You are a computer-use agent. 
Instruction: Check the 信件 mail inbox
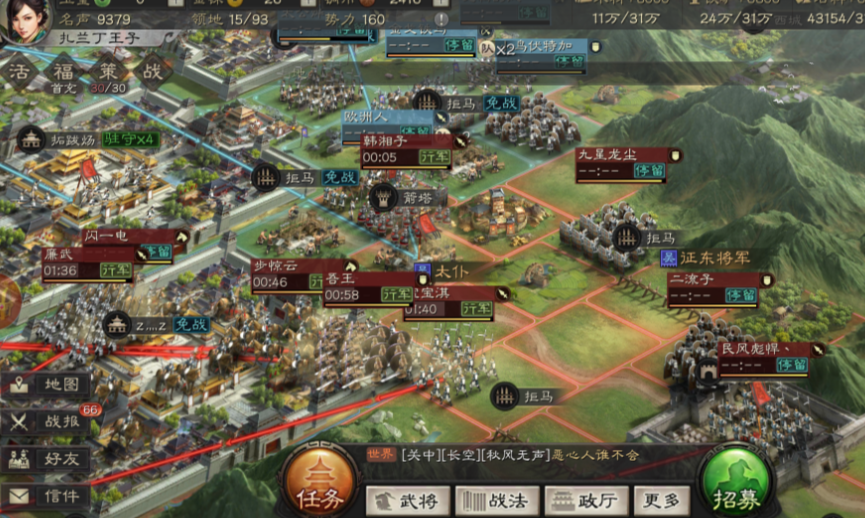(47, 496)
